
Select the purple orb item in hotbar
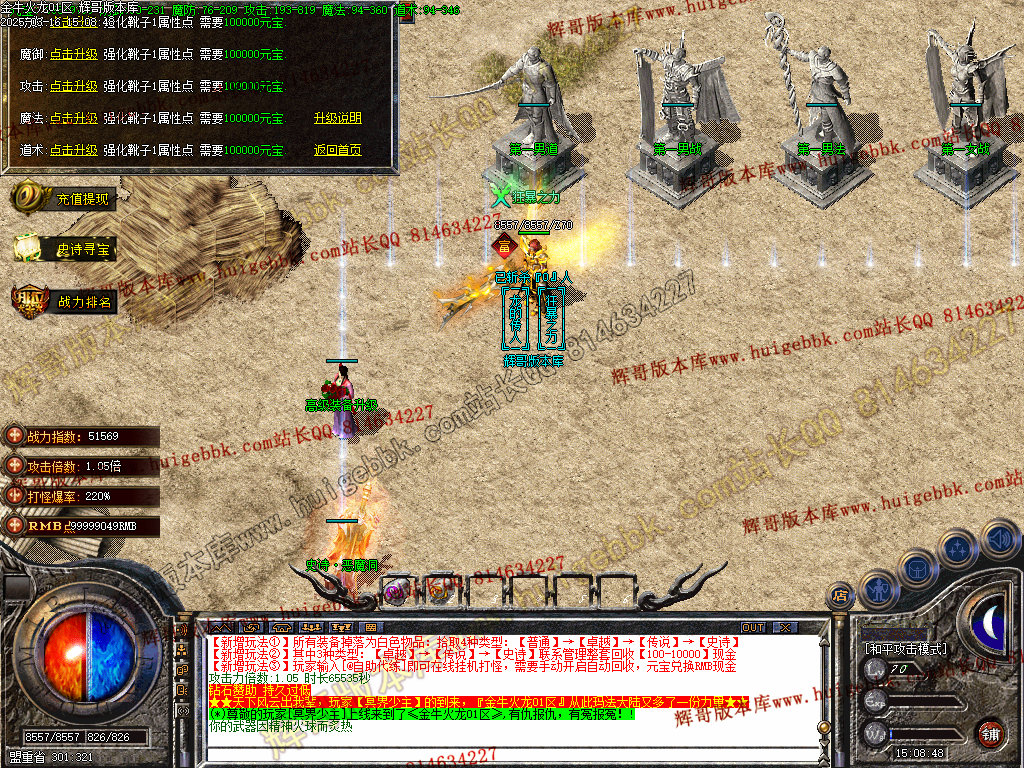click(396, 592)
